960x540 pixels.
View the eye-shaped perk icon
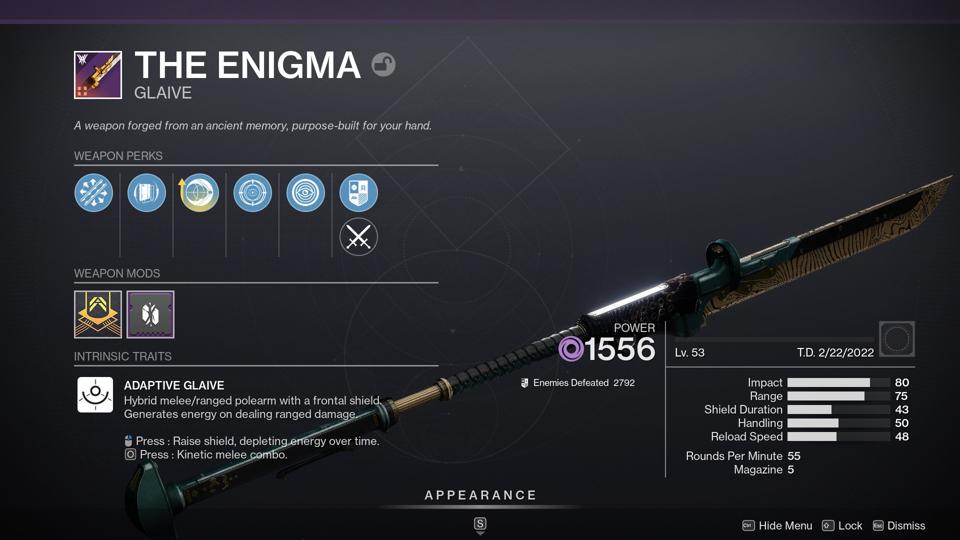tap(306, 192)
